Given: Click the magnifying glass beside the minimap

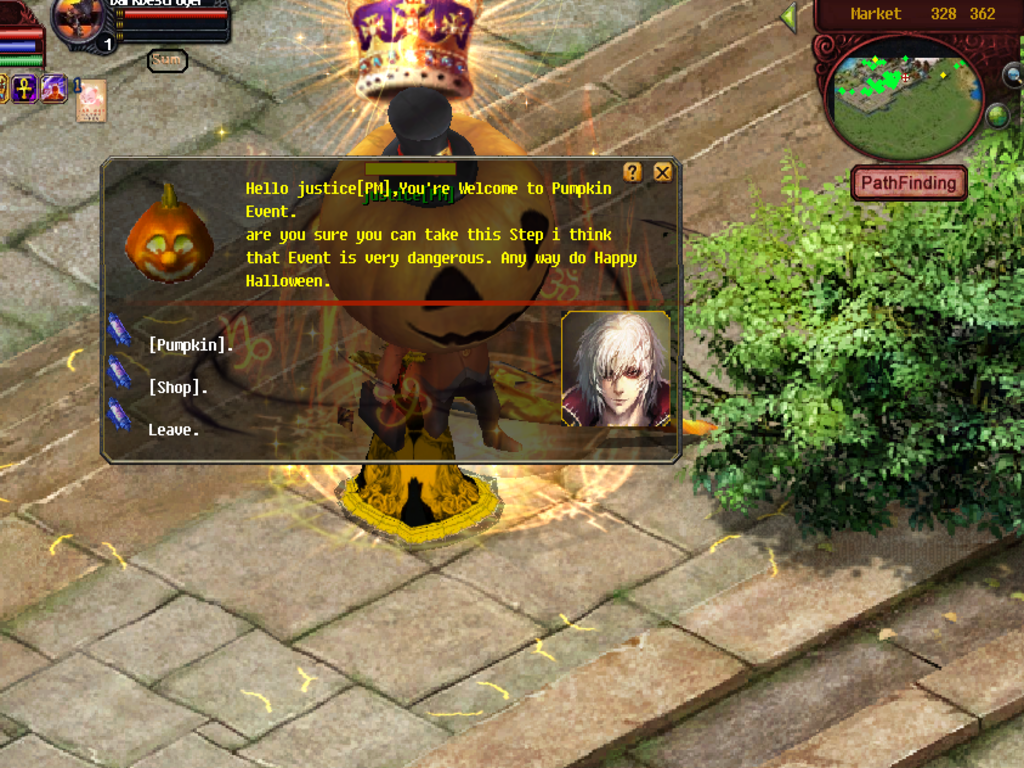Looking at the screenshot, I should [x=1012, y=76].
